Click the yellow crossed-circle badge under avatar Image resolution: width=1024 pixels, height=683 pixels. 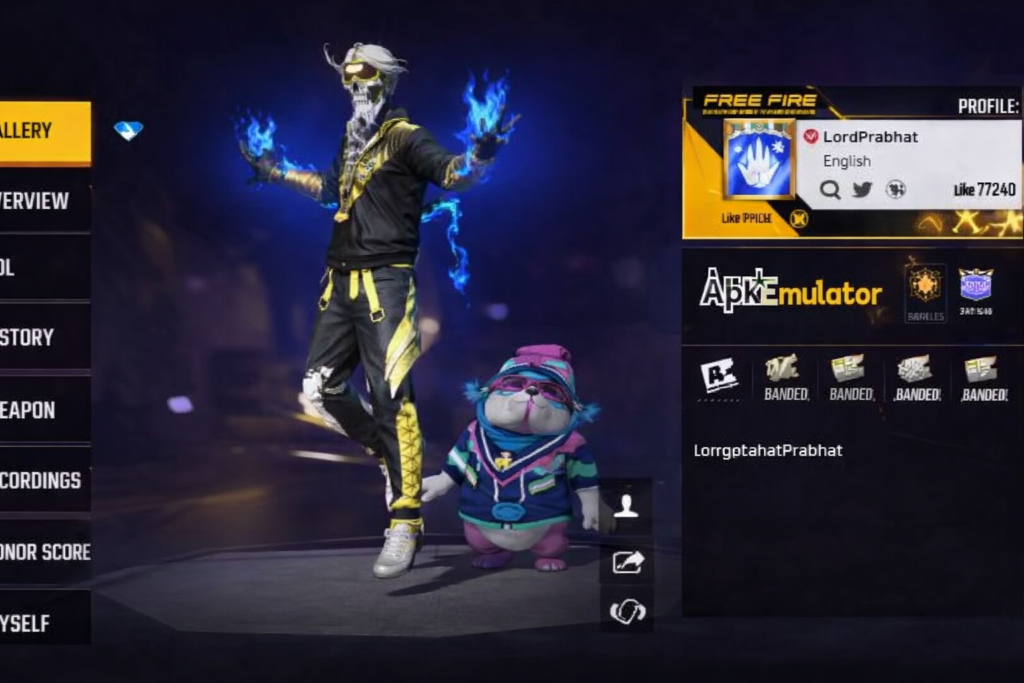coord(799,219)
